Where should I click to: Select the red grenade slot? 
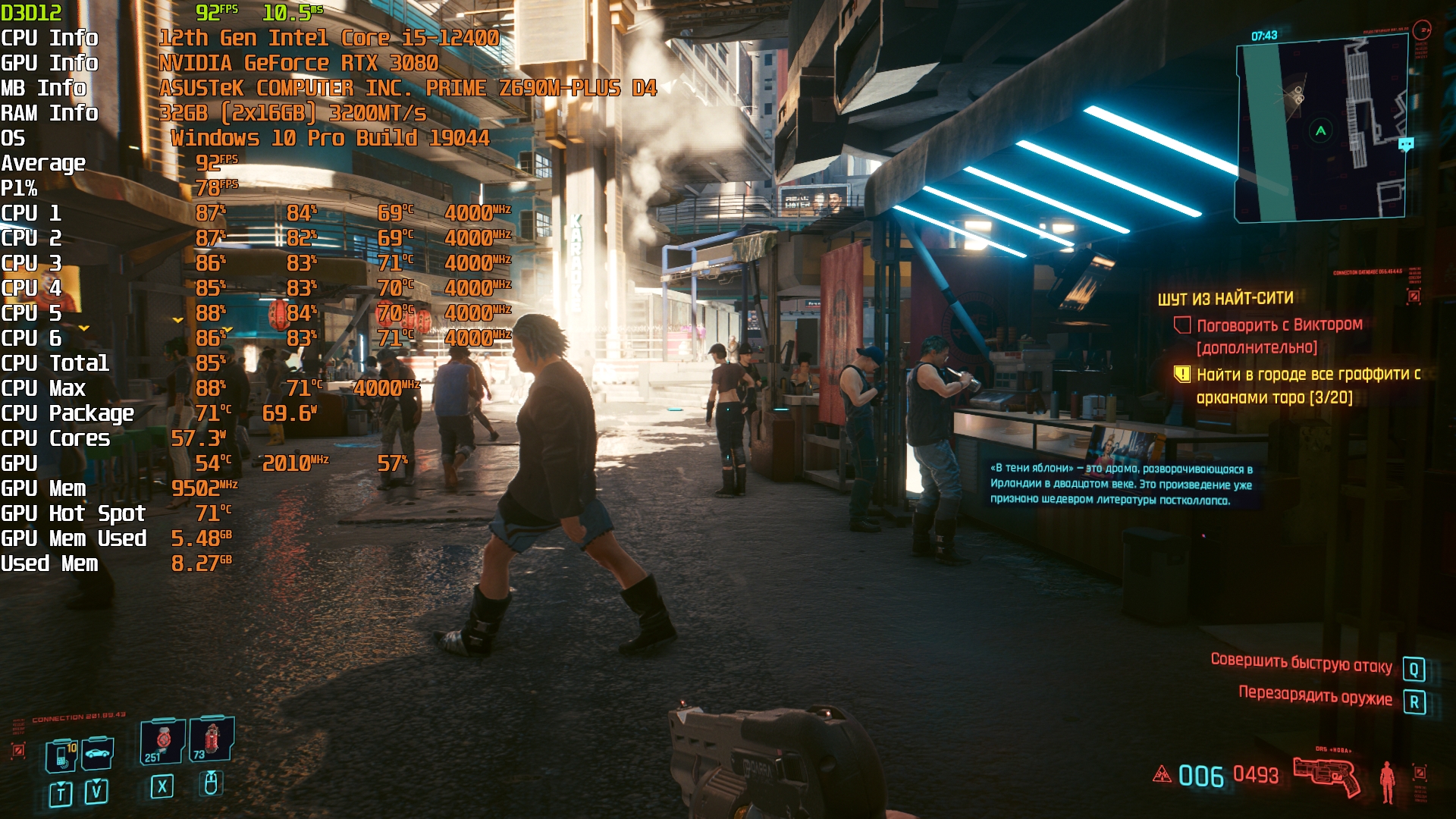(x=212, y=739)
